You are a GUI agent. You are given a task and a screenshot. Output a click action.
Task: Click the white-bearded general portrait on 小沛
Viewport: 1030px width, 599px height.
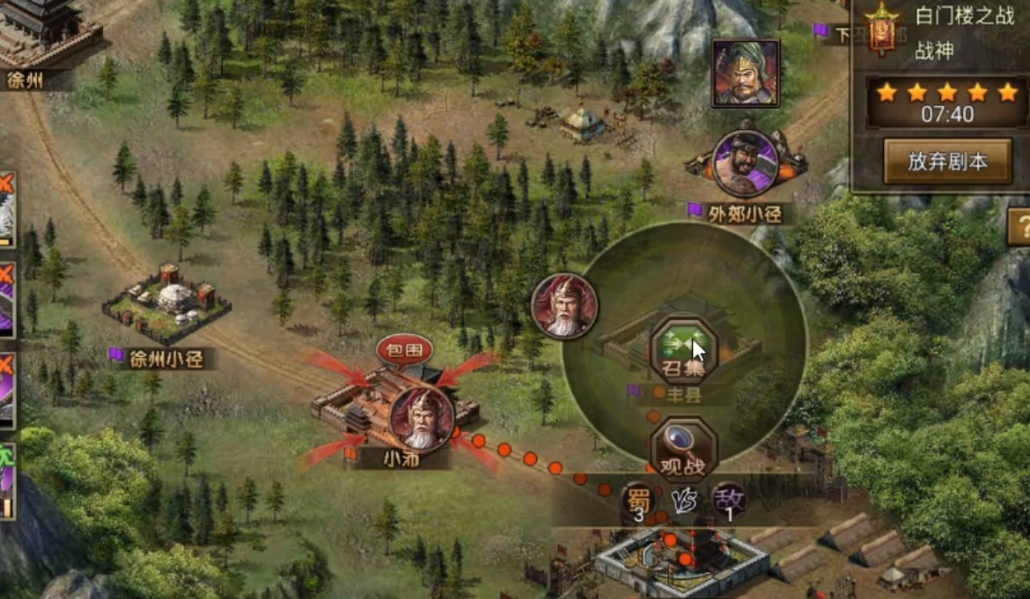pos(421,419)
